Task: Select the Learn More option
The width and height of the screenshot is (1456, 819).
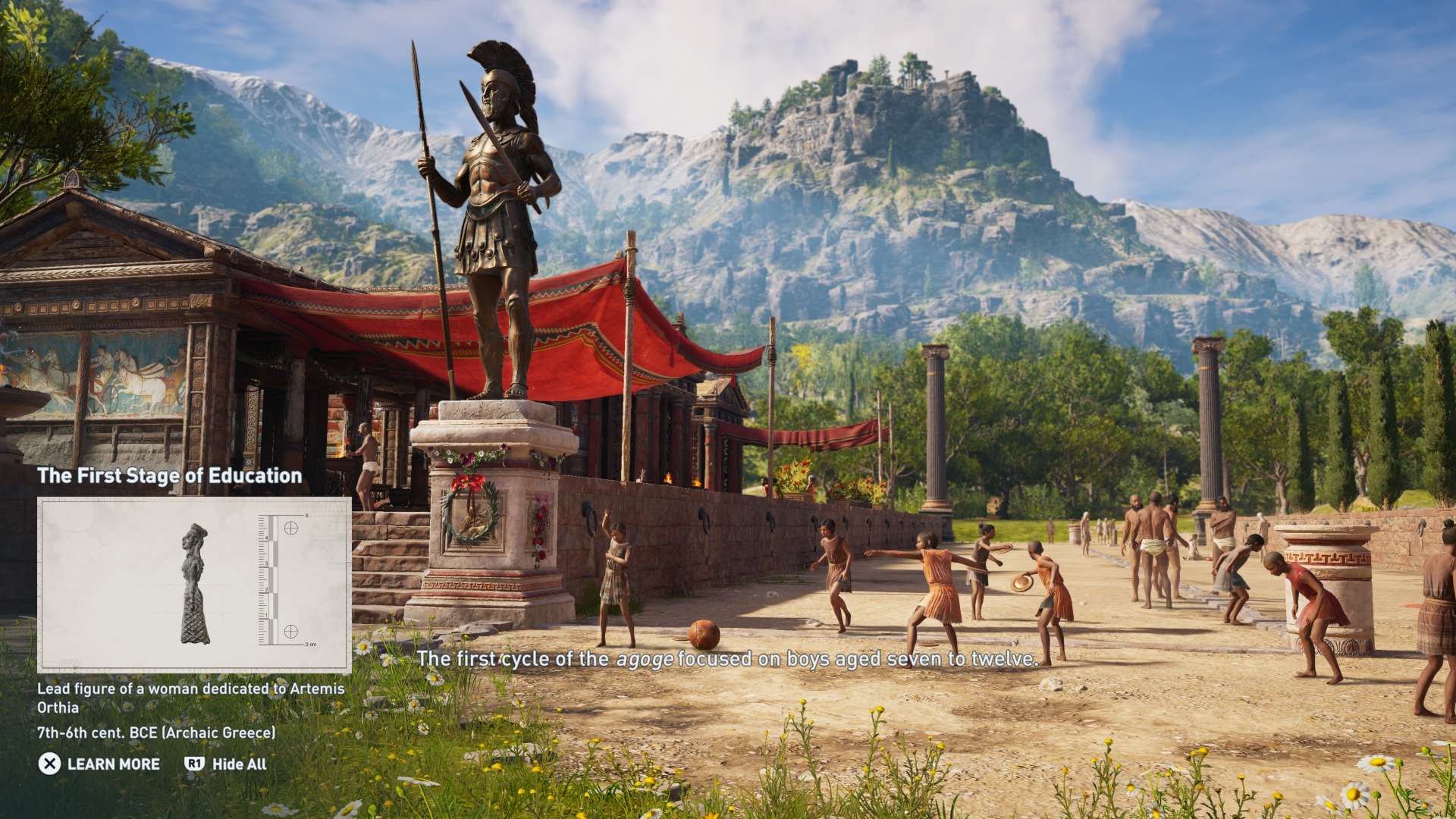Action: pos(100,764)
